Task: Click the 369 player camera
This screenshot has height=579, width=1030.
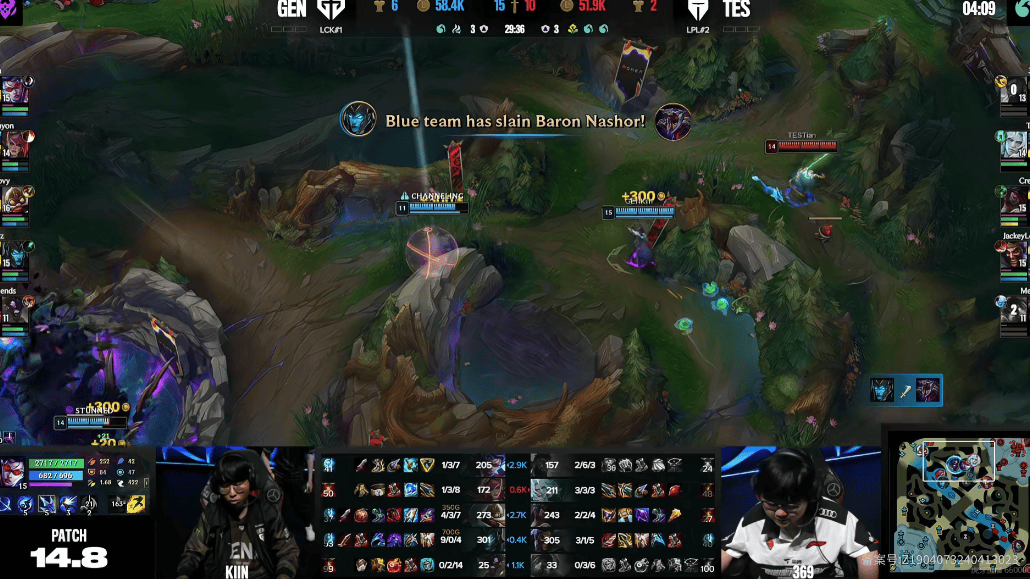Action: click(x=798, y=511)
